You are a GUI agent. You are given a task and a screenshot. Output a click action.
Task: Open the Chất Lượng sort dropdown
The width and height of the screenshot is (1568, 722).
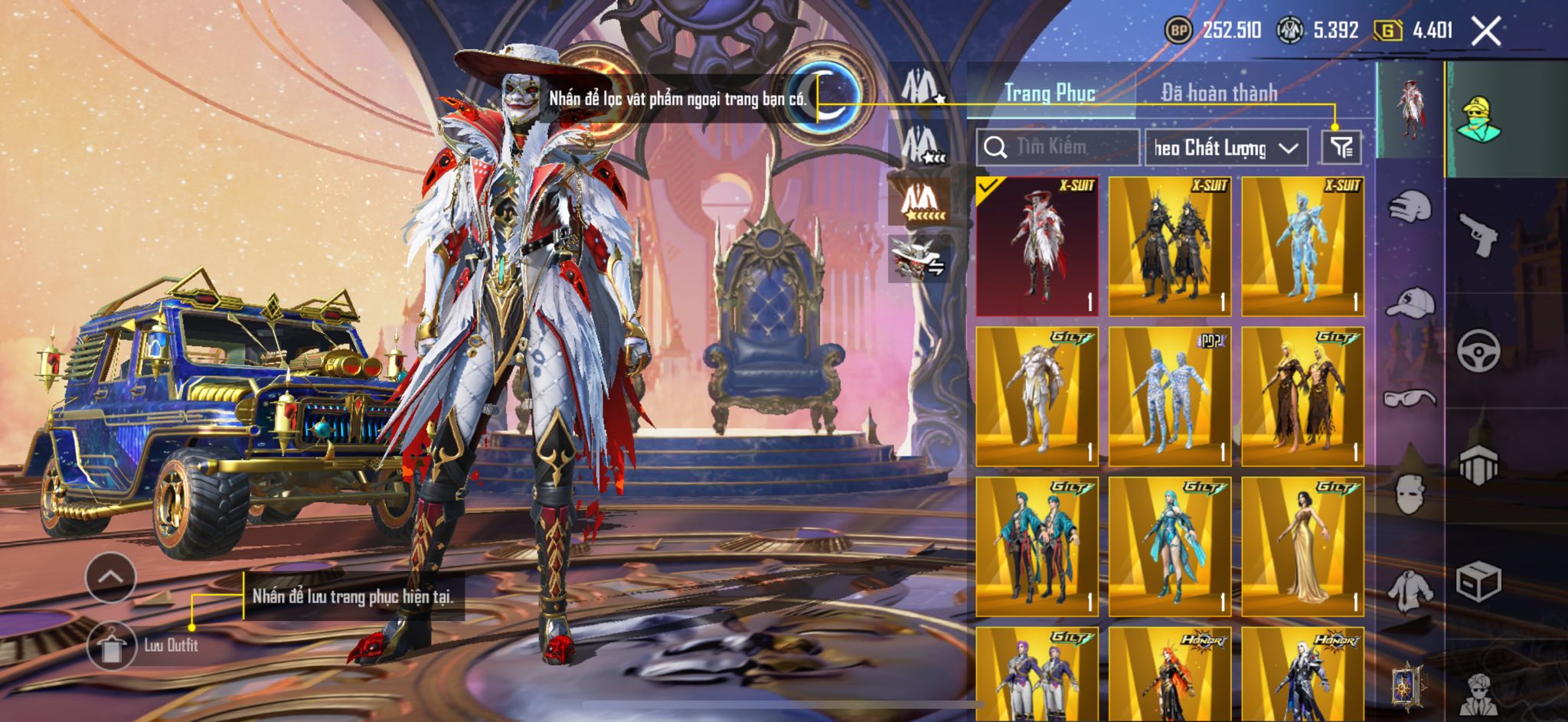(1225, 148)
